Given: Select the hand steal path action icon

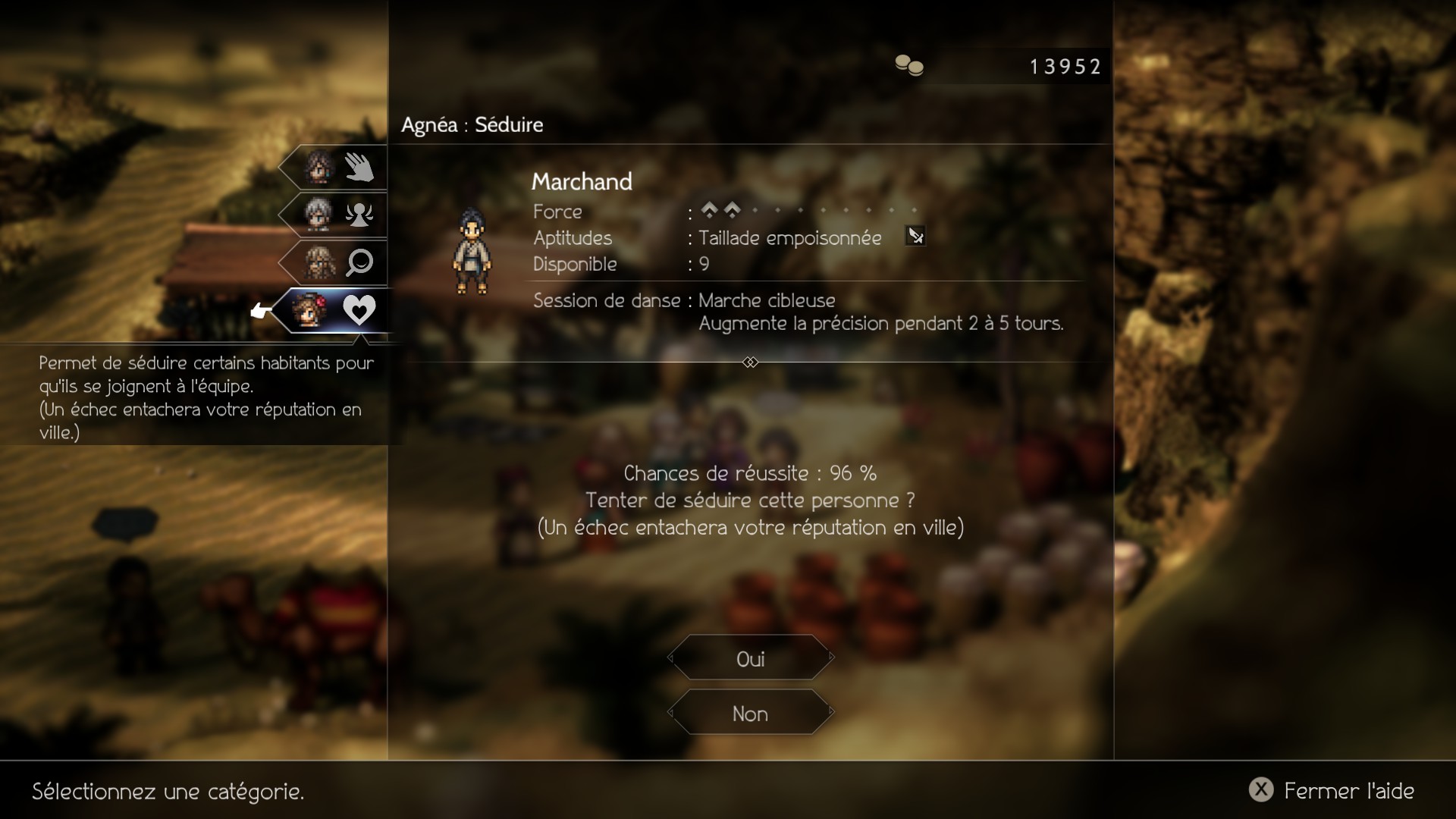Looking at the screenshot, I should tap(359, 167).
